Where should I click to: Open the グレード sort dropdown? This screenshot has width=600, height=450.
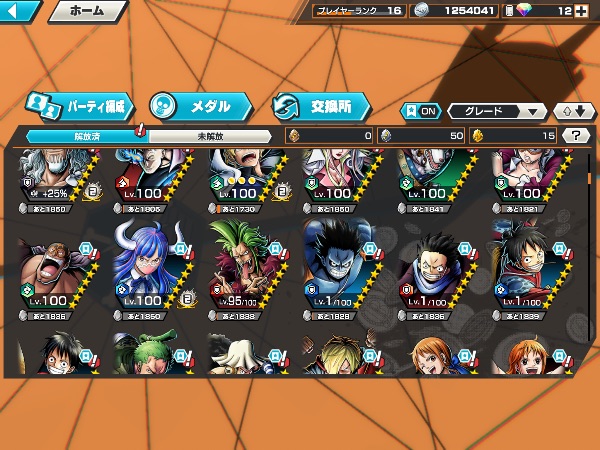497,111
